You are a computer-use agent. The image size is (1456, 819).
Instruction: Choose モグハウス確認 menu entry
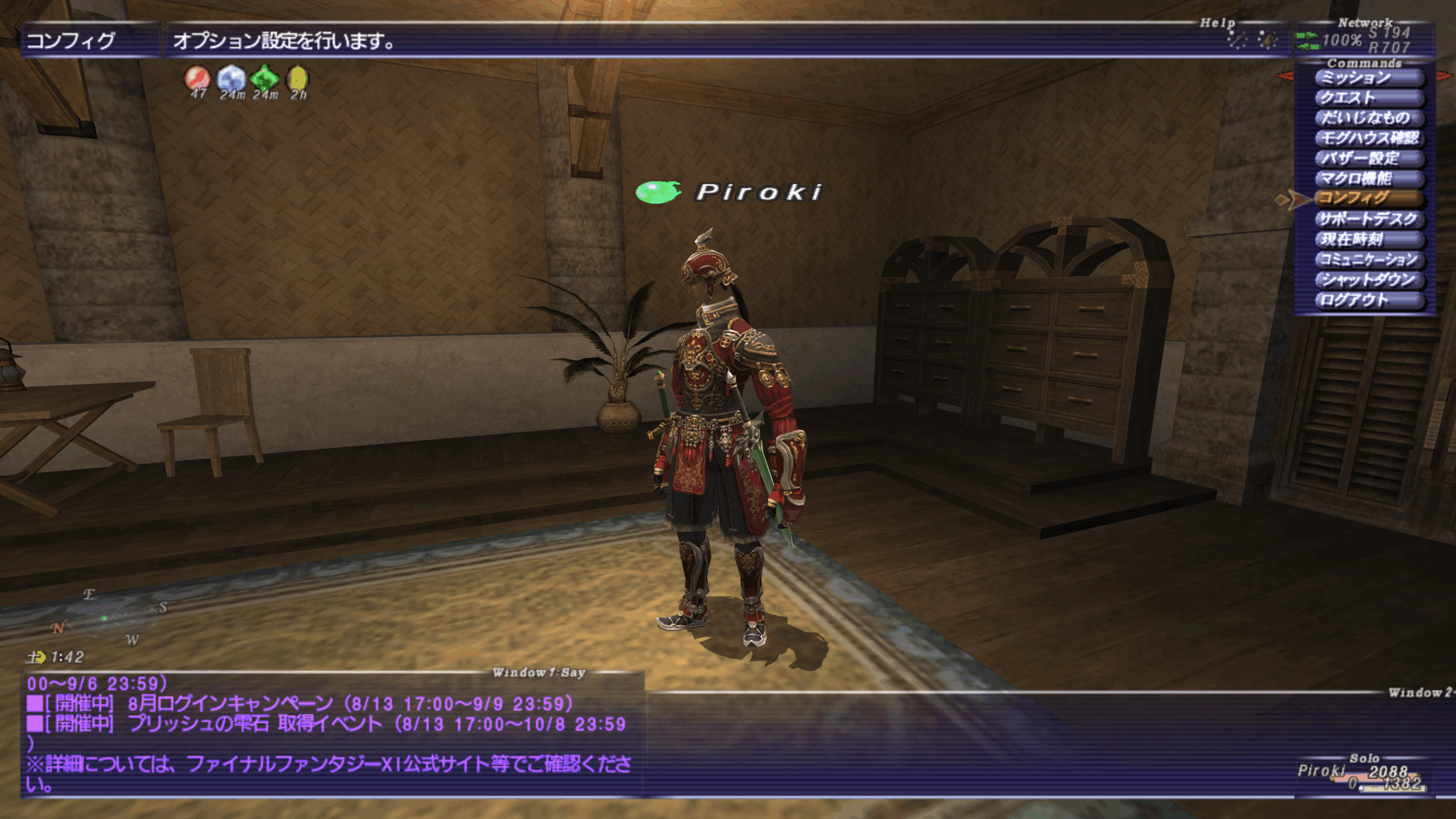coord(1368,138)
